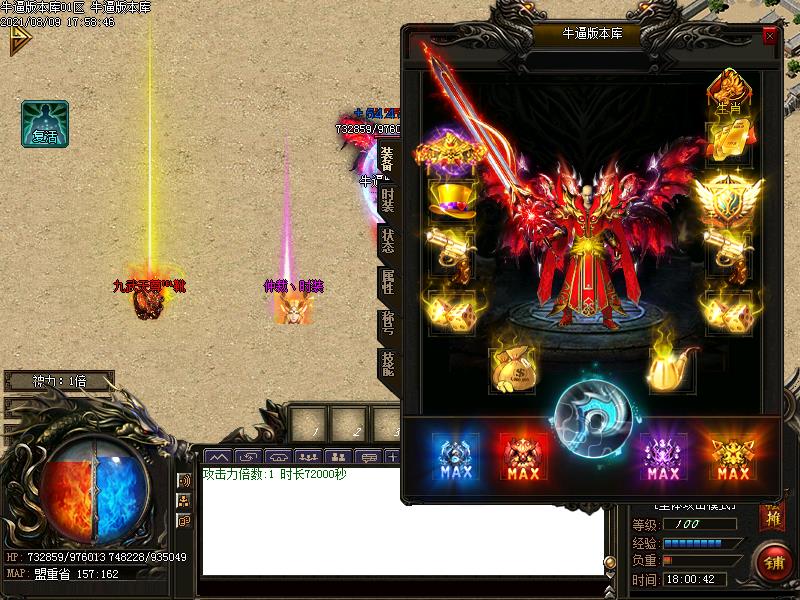Activate the blue MAX emblem
800x600 pixels.
click(x=455, y=458)
